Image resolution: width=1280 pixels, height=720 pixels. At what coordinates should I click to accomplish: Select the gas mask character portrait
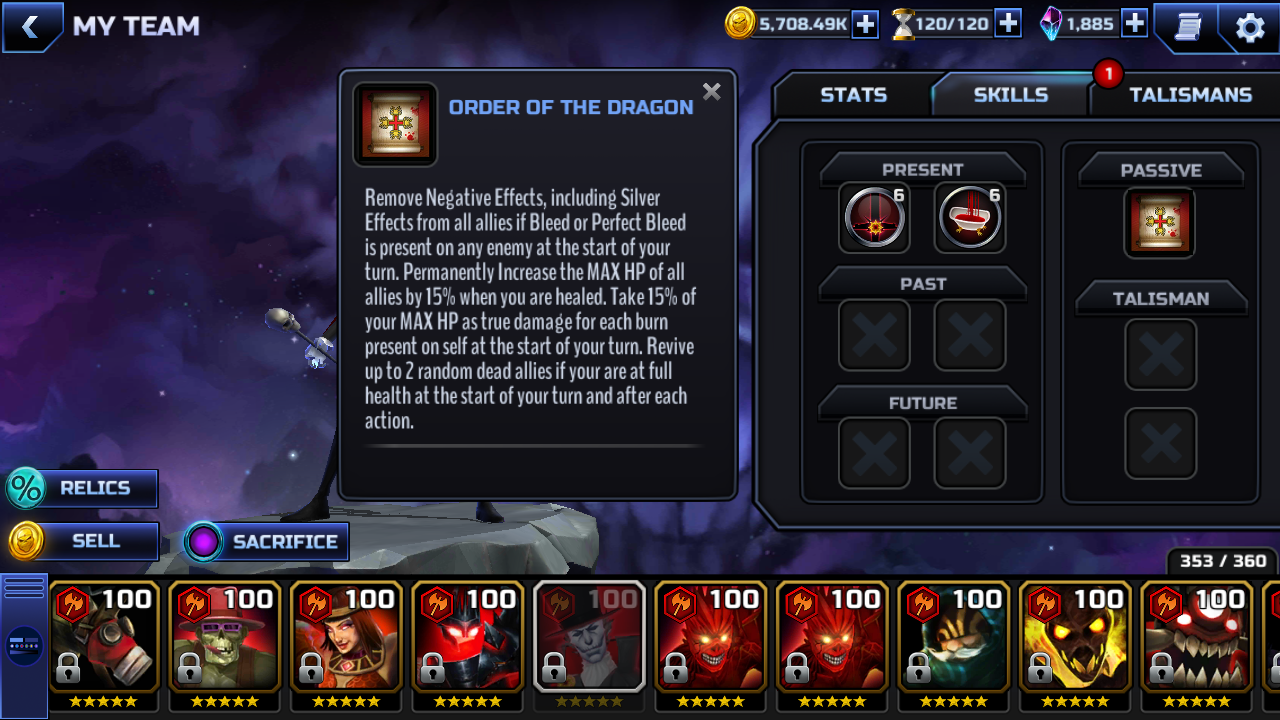[x=104, y=640]
